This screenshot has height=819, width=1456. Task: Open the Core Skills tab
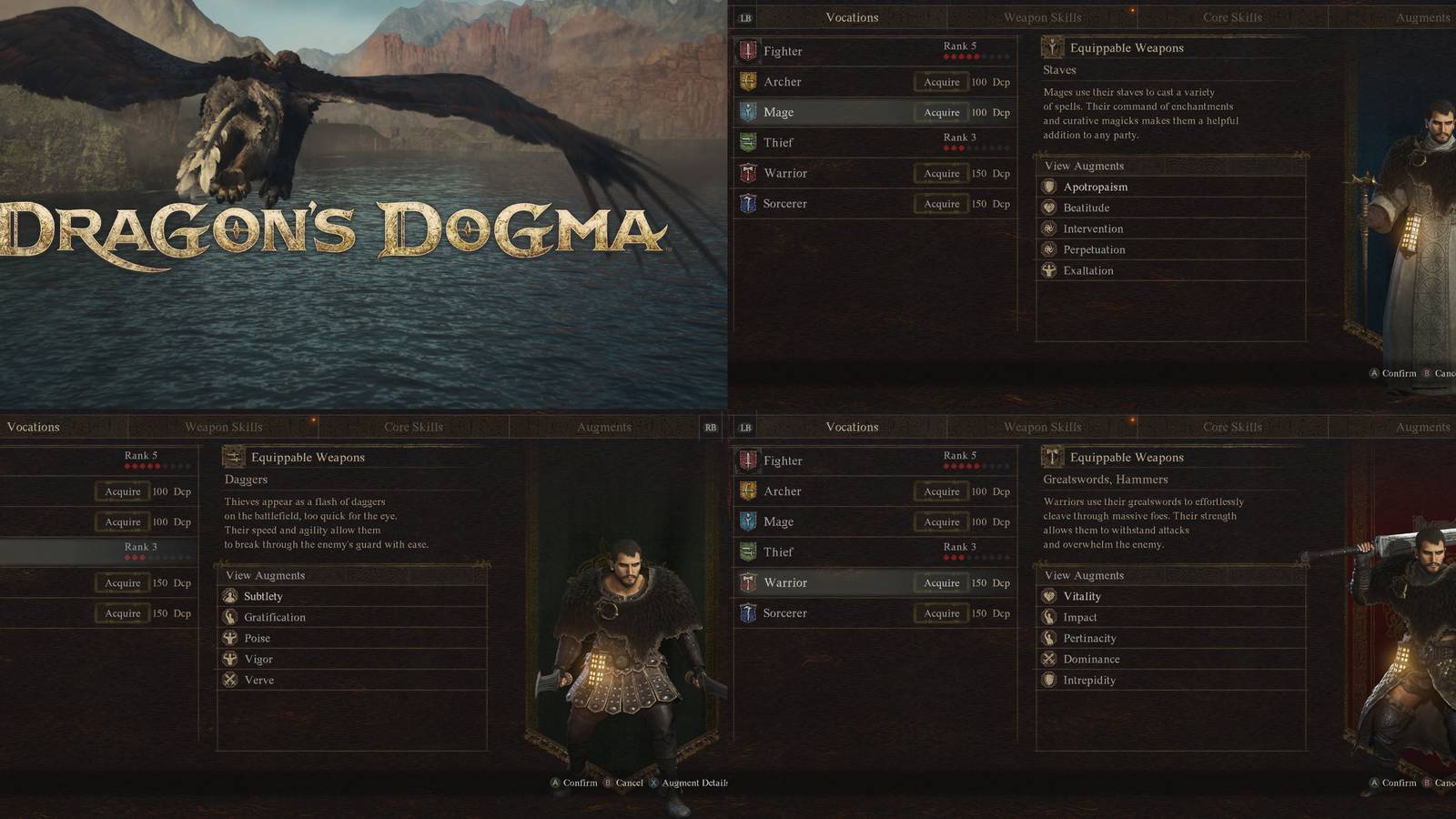1234,17
